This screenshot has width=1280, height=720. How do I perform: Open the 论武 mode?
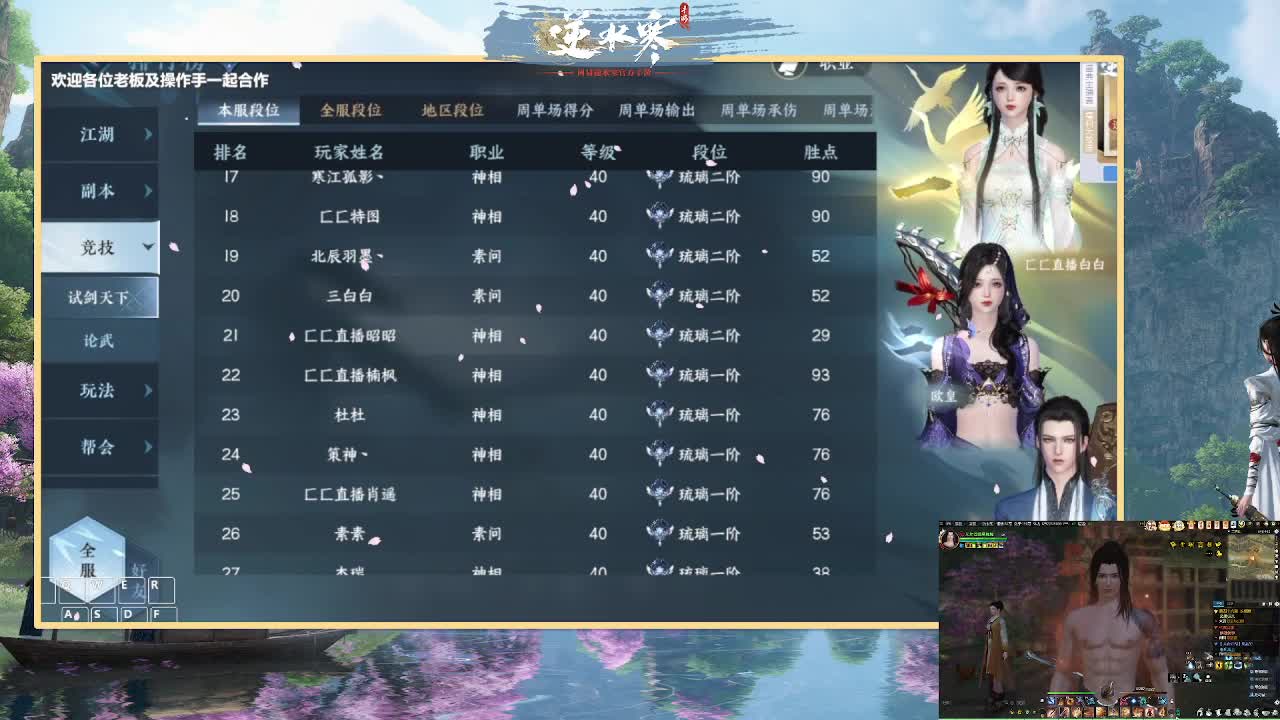coord(99,341)
